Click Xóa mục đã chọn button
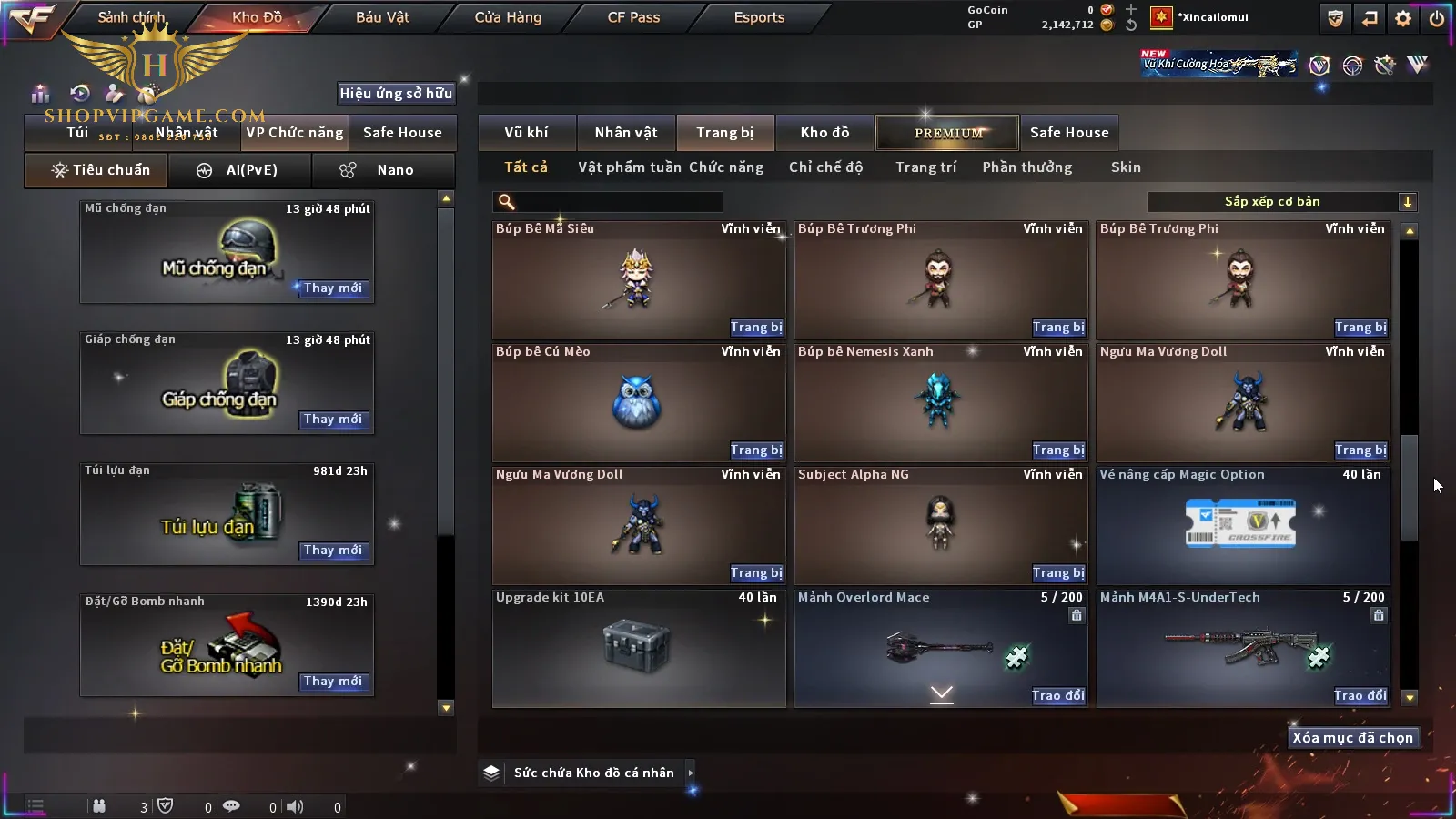 [1352, 738]
